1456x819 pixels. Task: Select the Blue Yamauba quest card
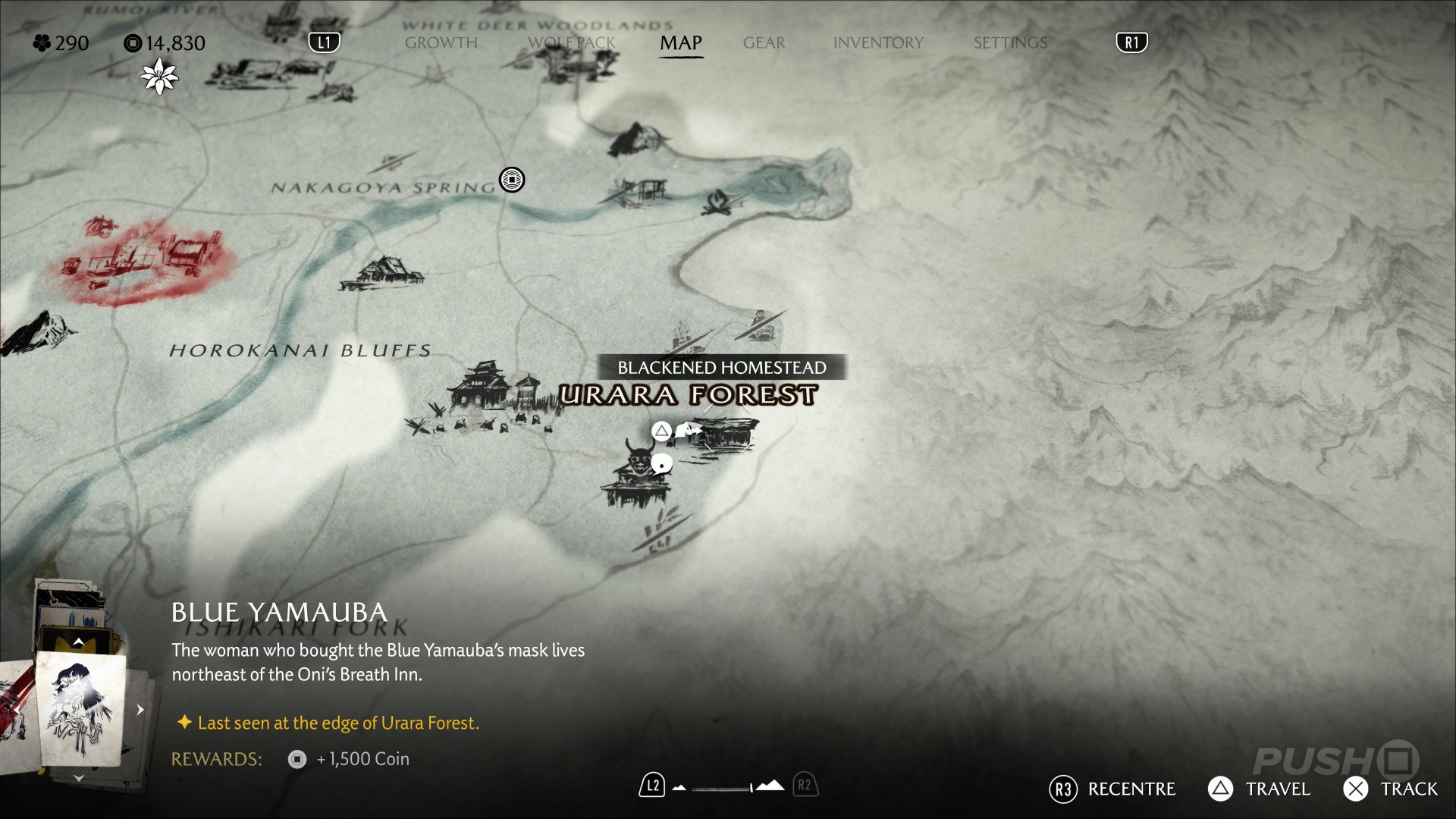tap(80, 708)
